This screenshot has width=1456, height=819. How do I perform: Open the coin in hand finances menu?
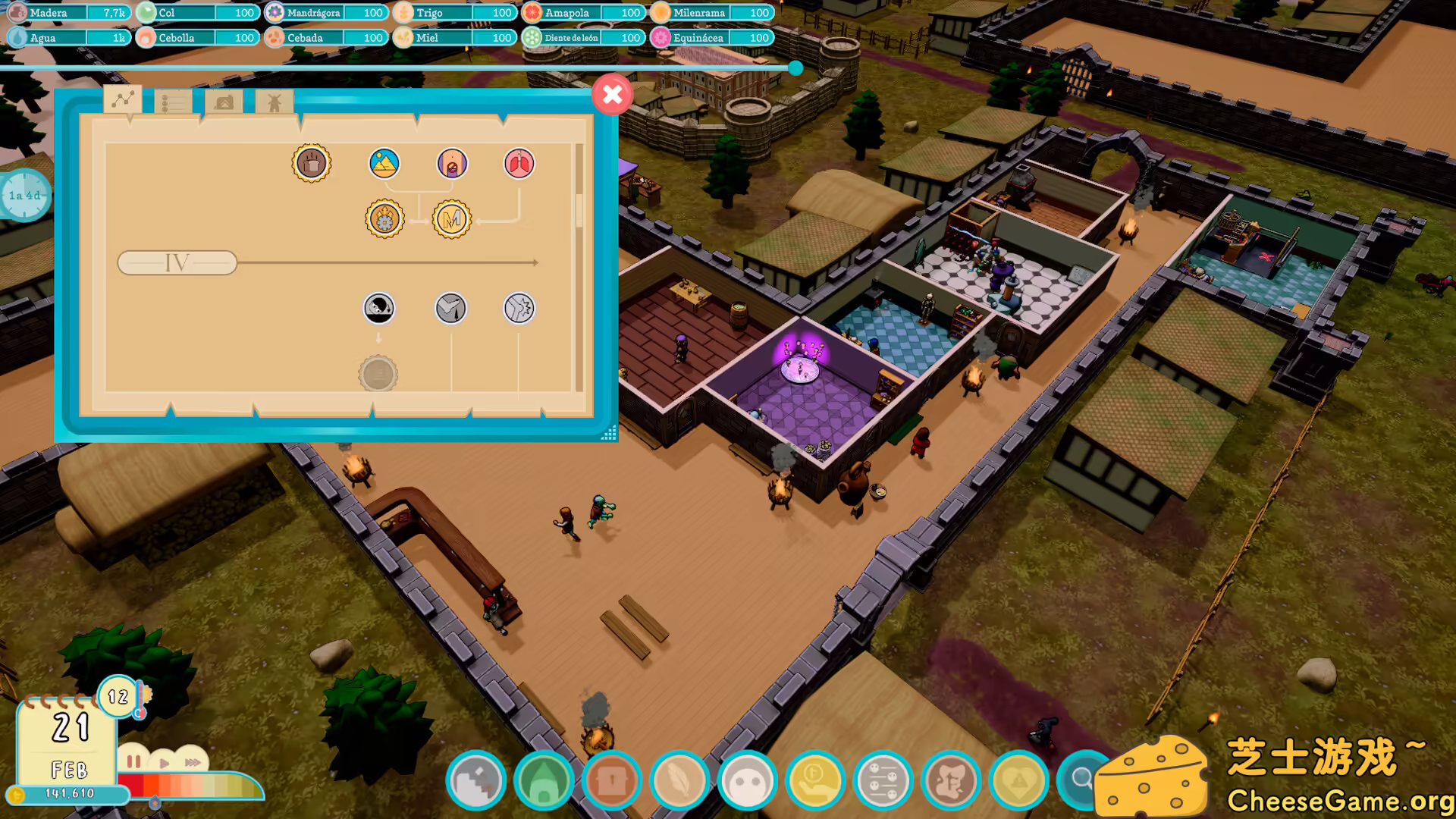[x=815, y=781]
